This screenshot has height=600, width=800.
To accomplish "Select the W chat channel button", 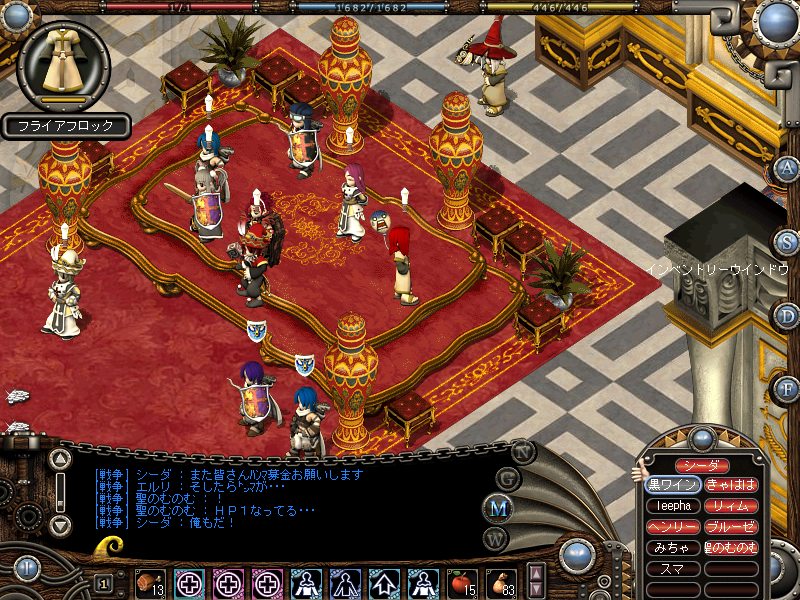I will tap(494, 538).
